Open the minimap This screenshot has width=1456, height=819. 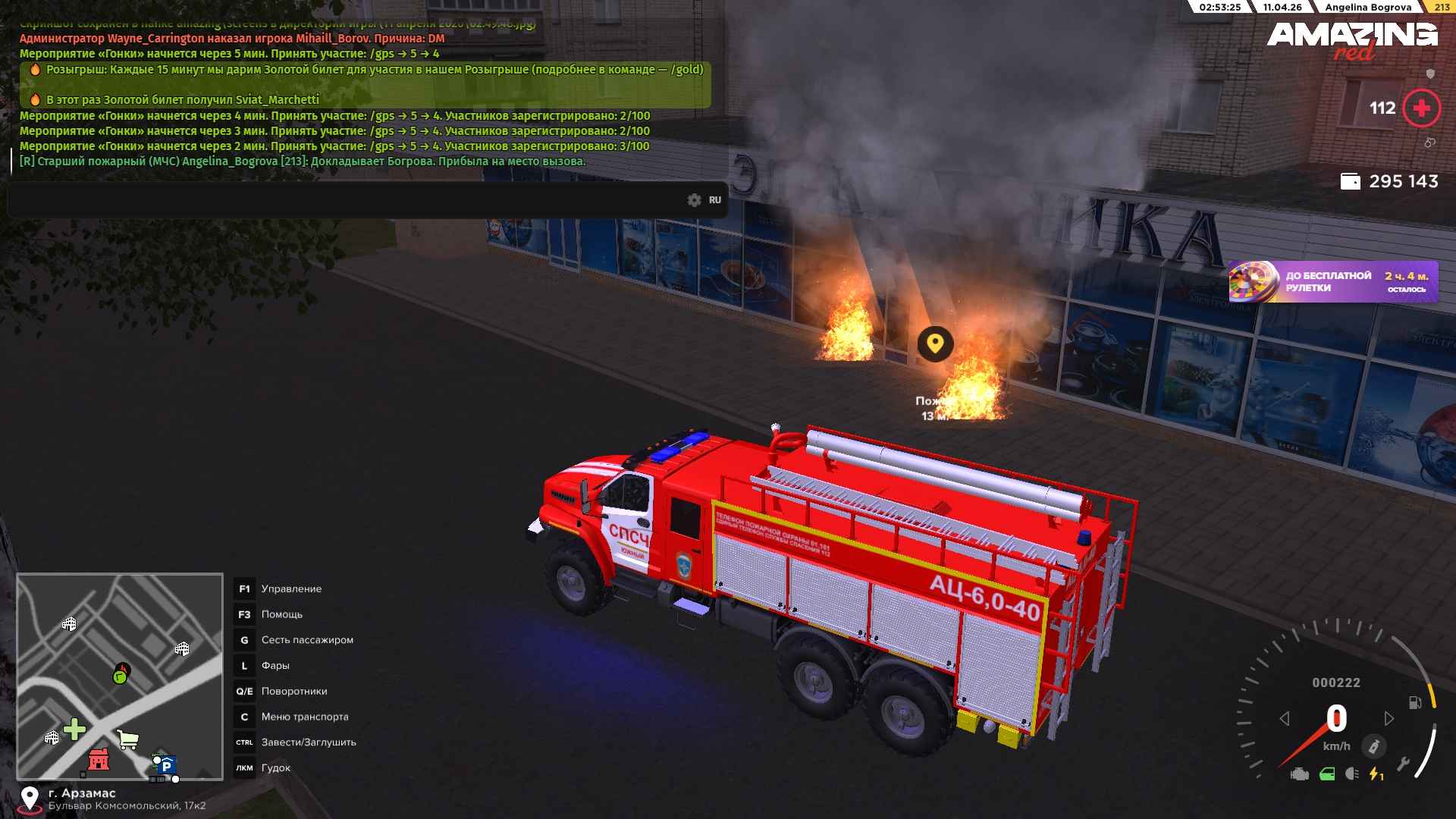(x=120, y=676)
